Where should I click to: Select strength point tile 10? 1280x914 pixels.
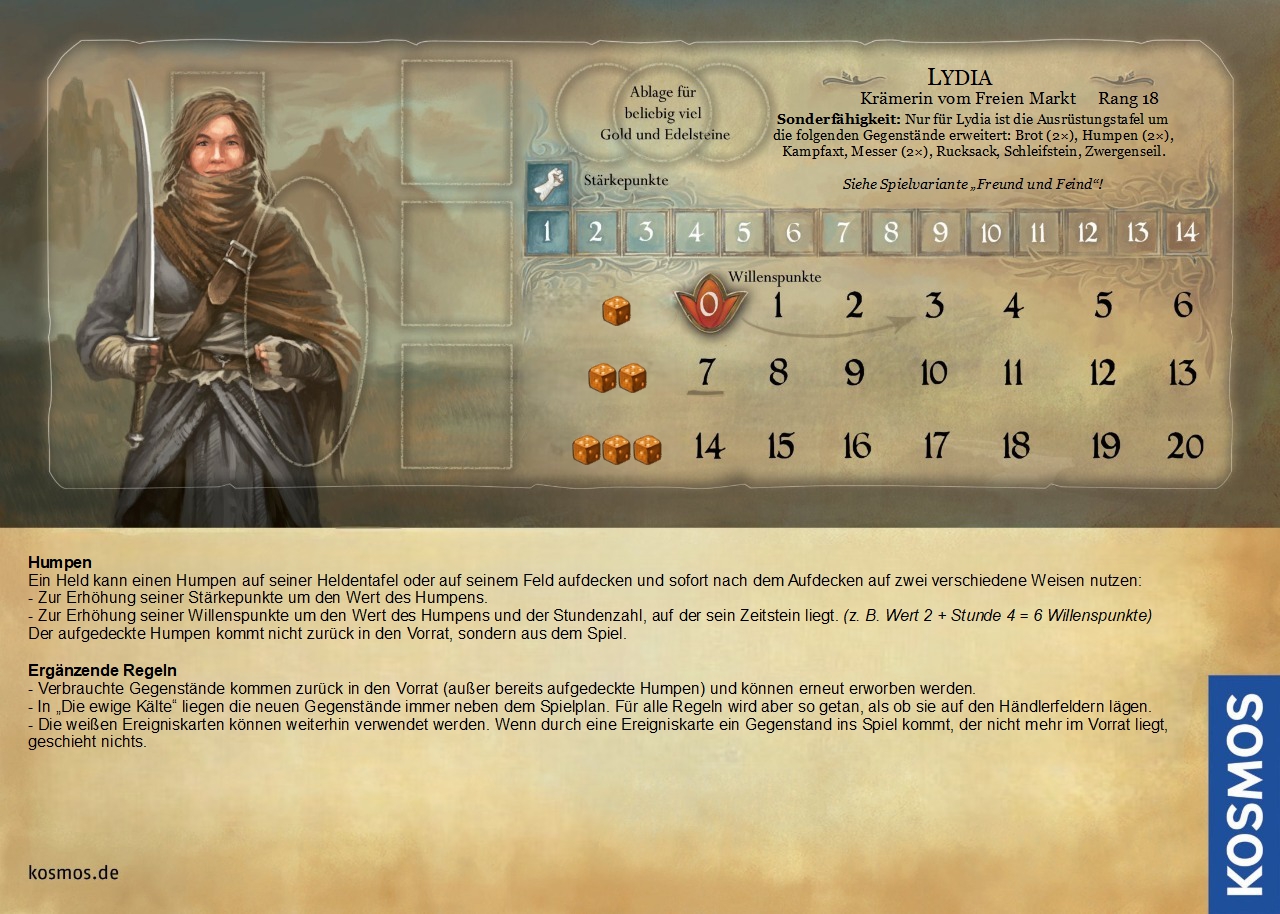990,233
